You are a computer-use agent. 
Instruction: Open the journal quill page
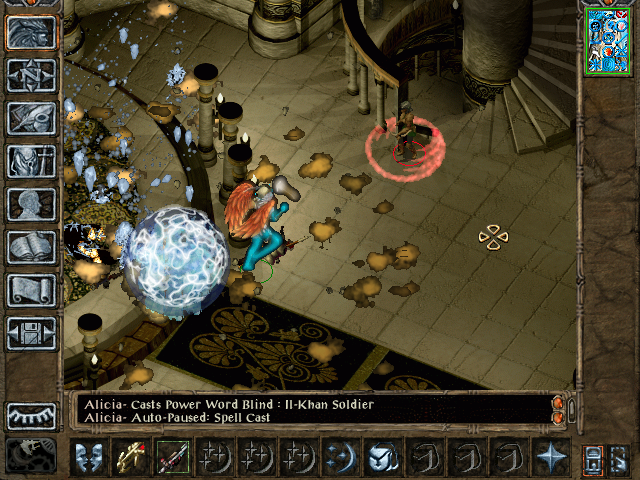pyautogui.click(x=31, y=118)
